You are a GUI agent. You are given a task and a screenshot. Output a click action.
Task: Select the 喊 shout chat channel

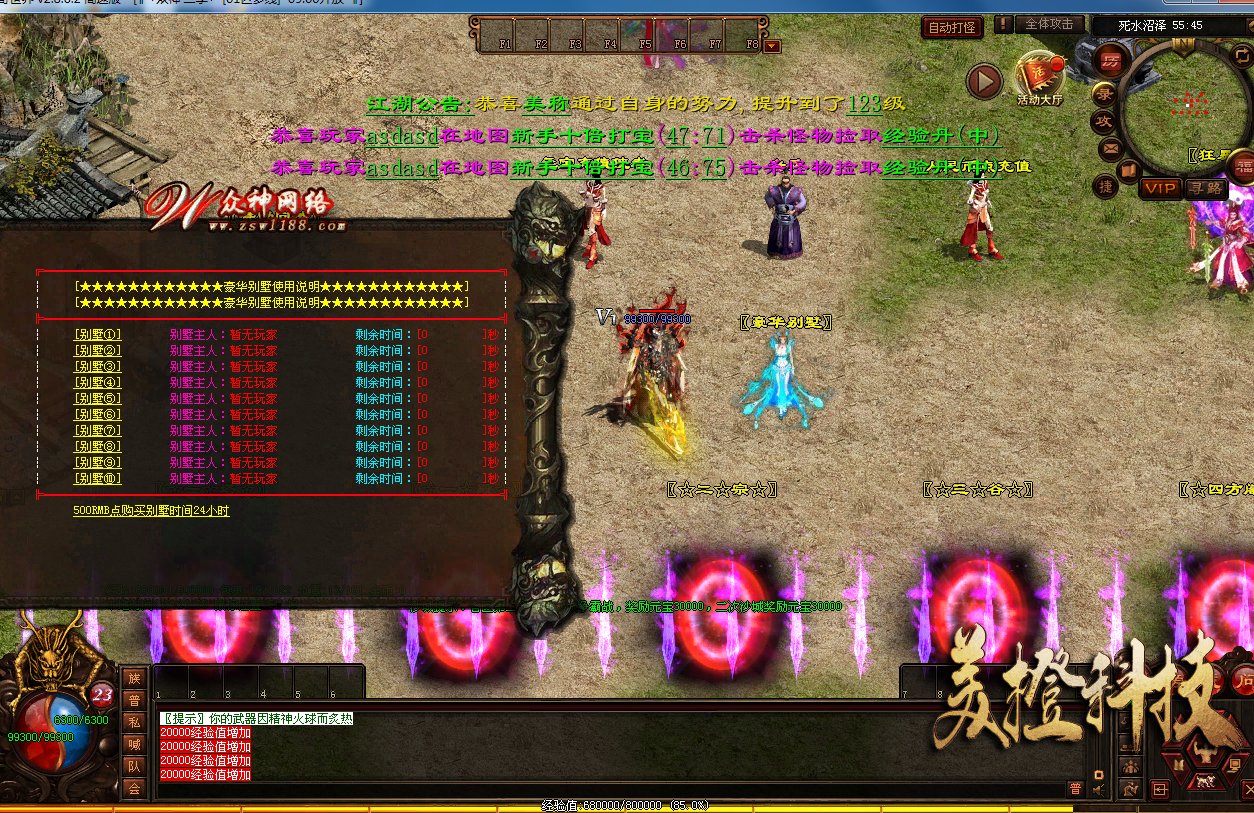134,744
